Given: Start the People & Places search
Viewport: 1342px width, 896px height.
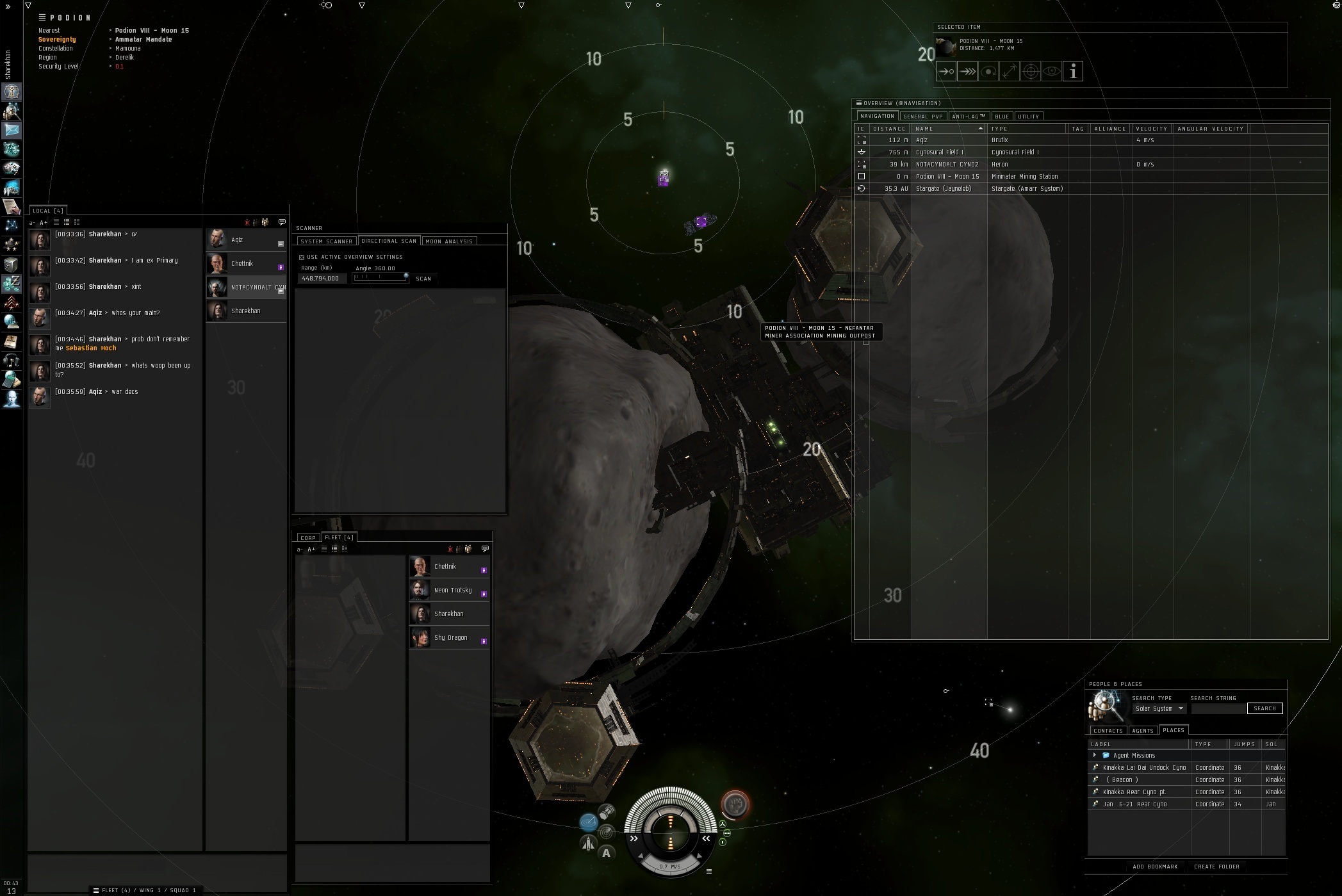Looking at the screenshot, I should (x=1264, y=708).
